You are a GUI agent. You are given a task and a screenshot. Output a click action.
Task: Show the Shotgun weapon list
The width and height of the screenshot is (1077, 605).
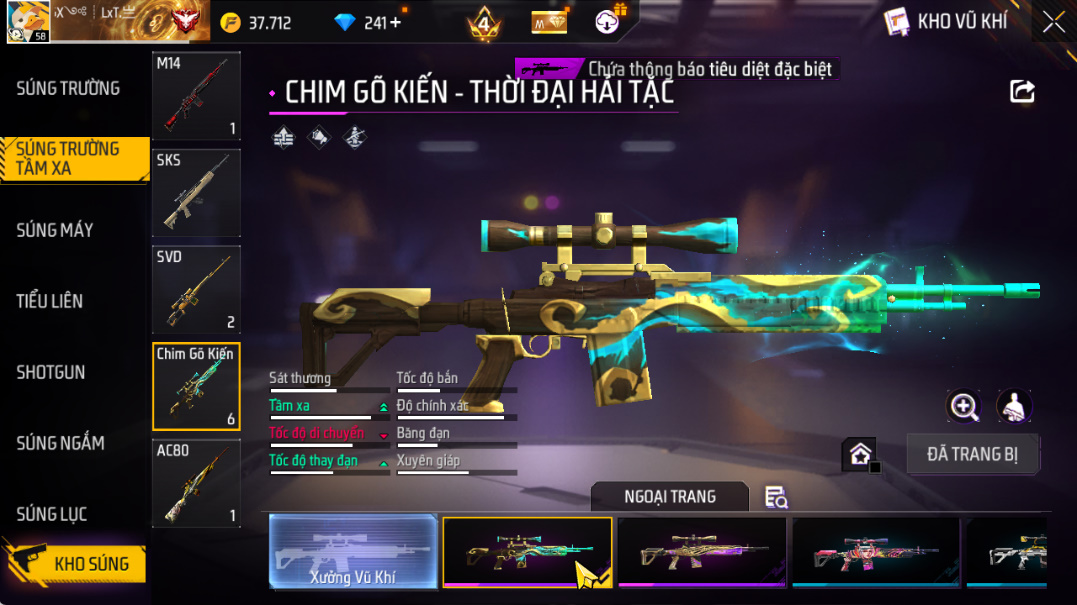coord(51,372)
